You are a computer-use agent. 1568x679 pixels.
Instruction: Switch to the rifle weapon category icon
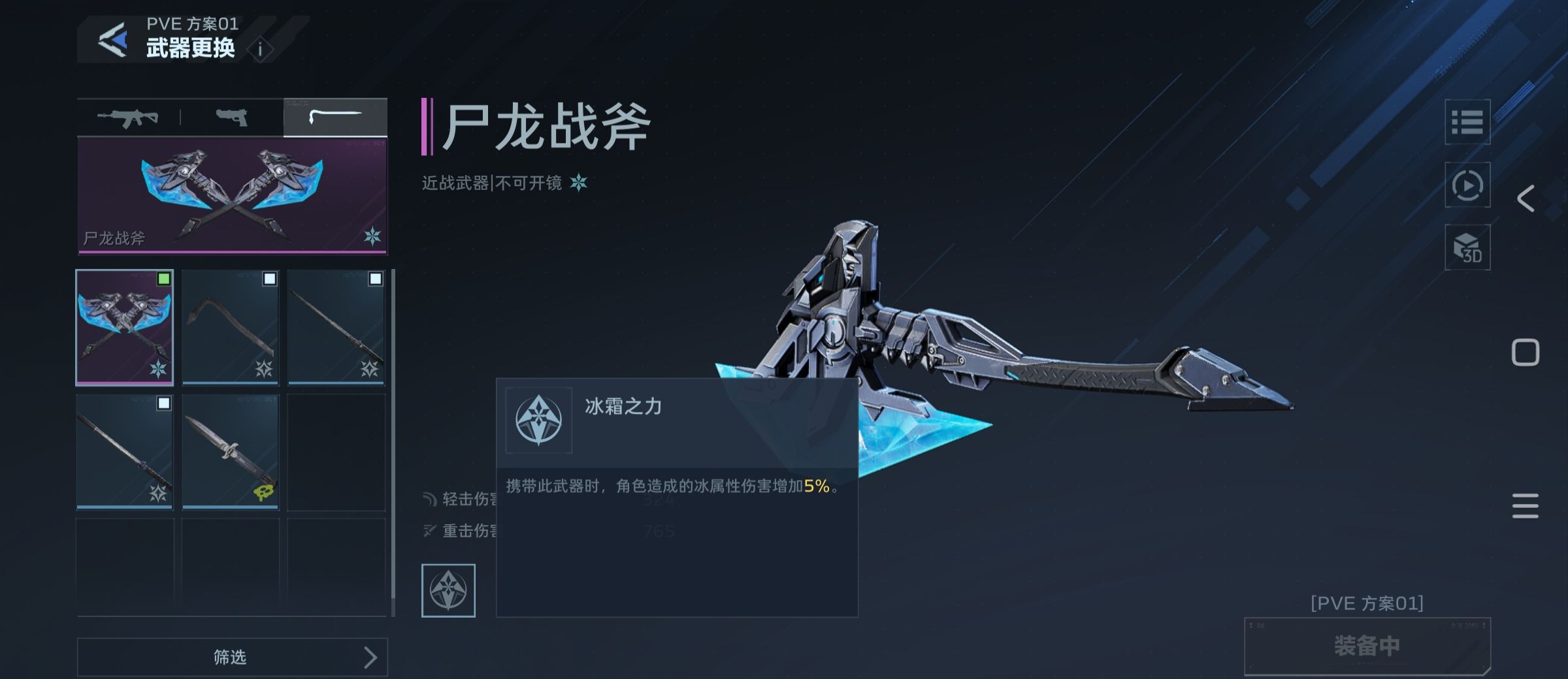pos(128,118)
